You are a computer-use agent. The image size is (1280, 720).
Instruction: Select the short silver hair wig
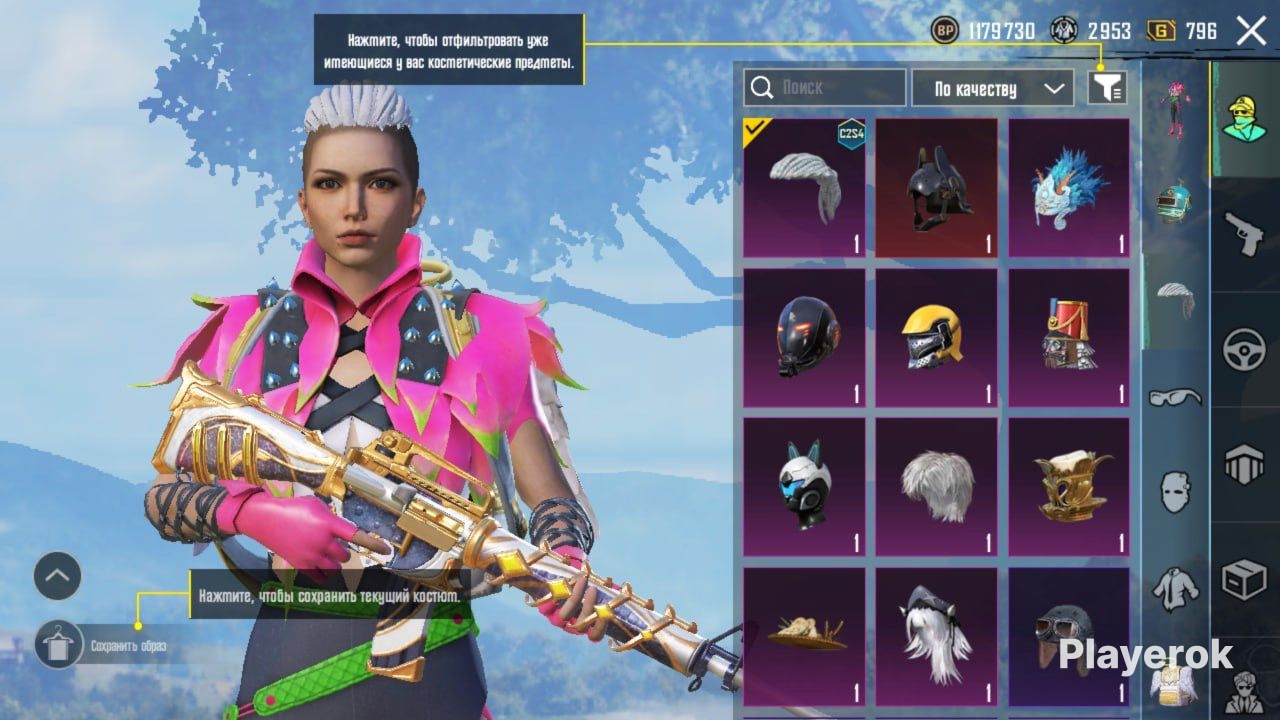coord(936,487)
